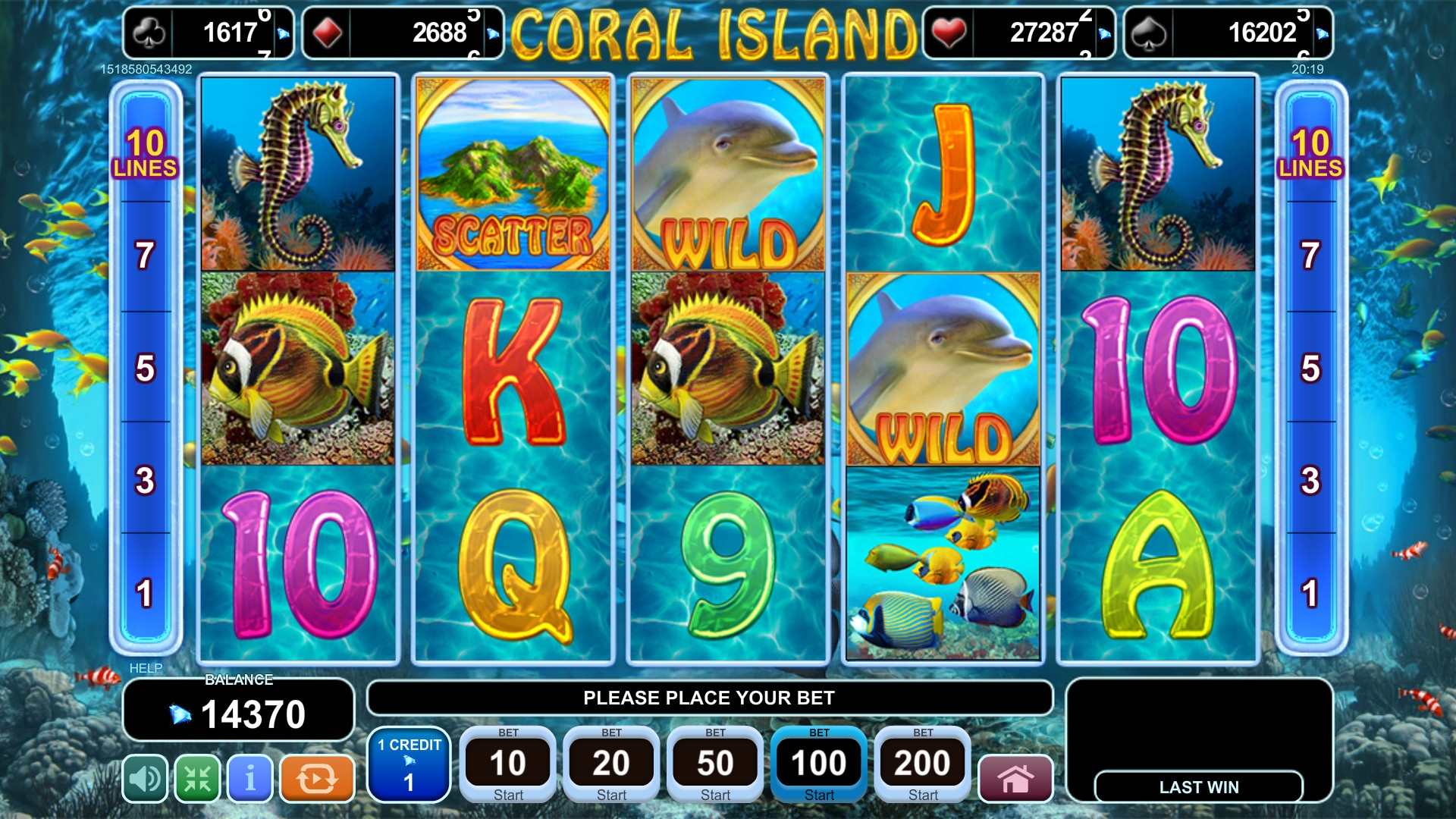Choose the bet 50 start button
This screenshot has height=819, width=1456.
click(715, 764)
